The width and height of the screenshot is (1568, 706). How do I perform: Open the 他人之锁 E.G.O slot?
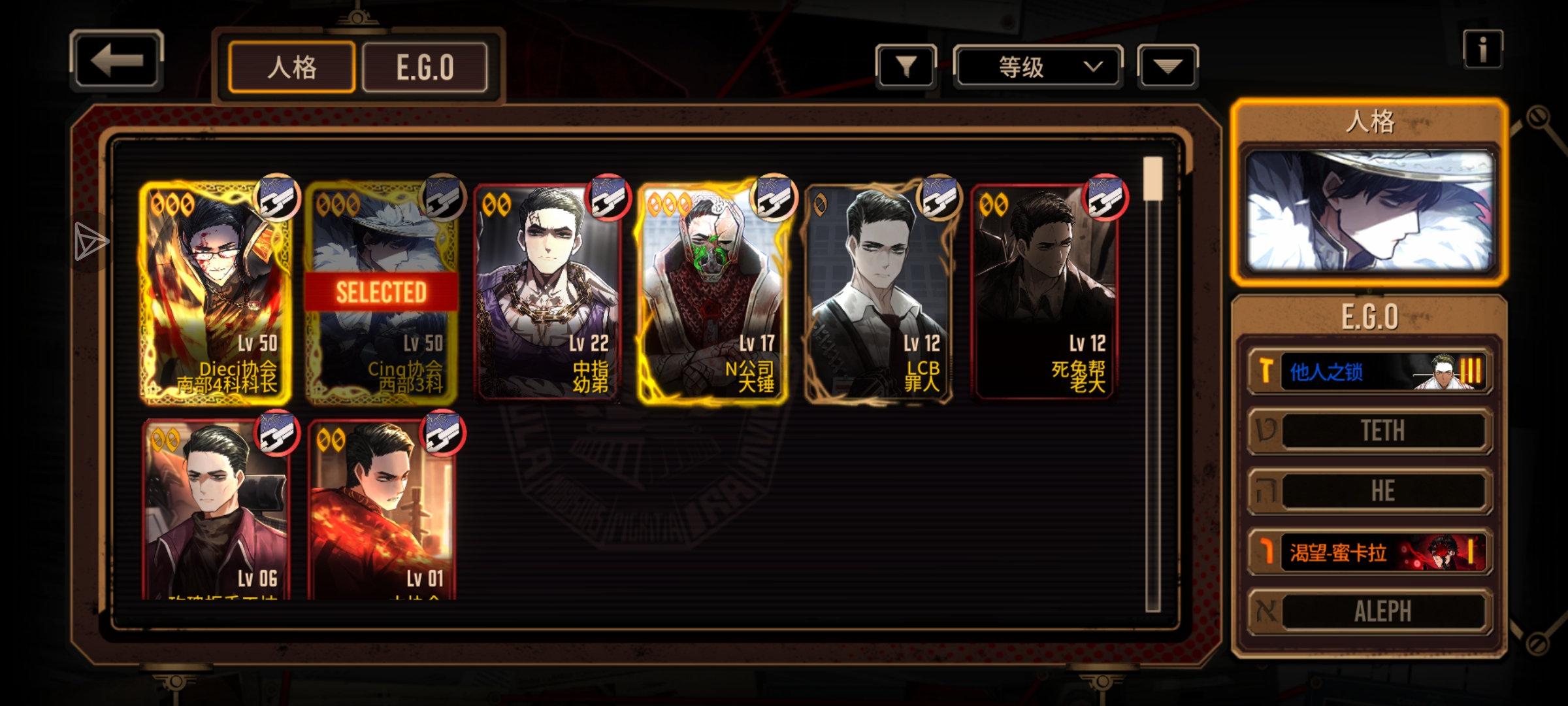click(1370, 371)
